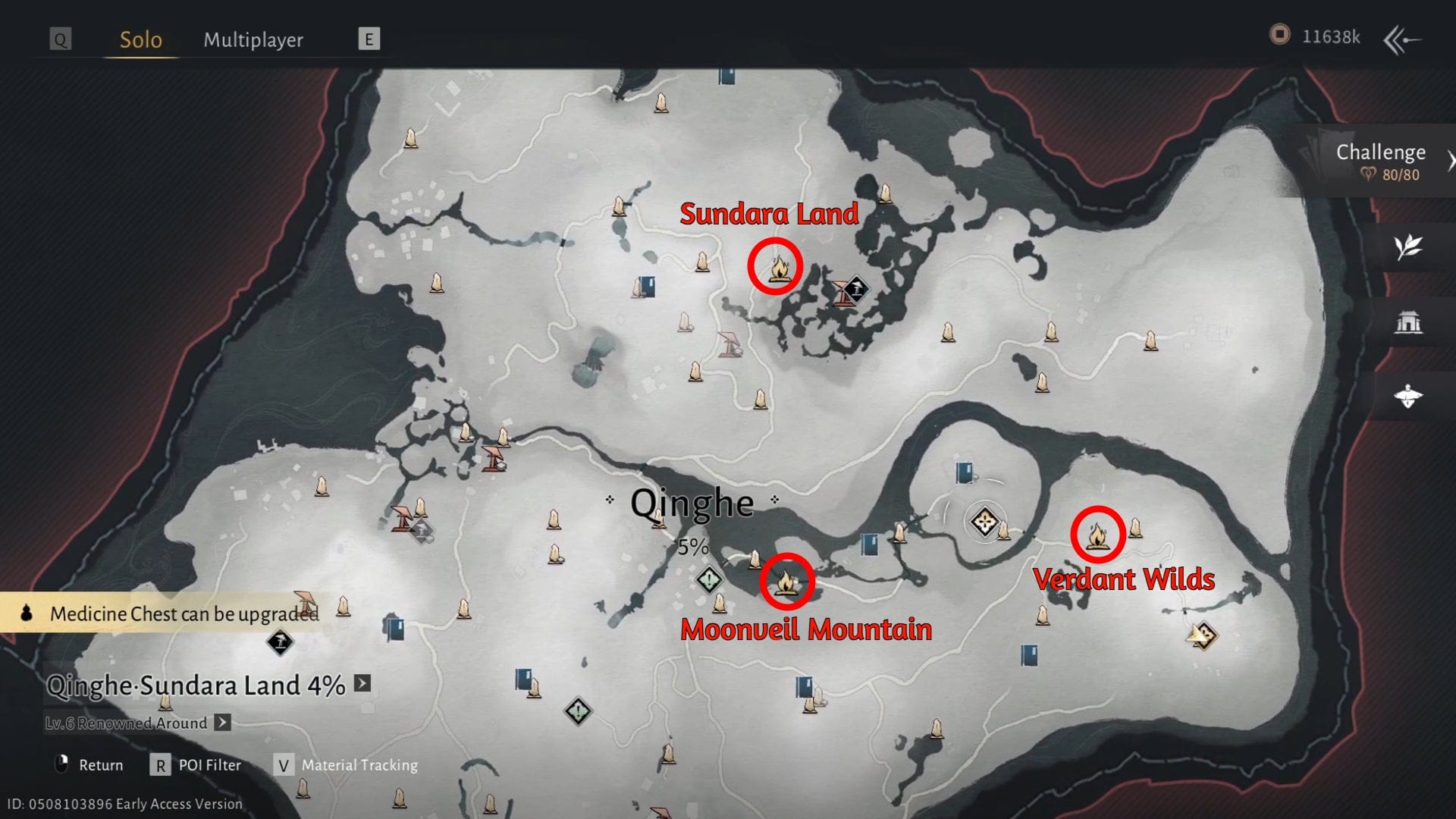Image resolution: width=1456 pixels, height=819 pixels.
Task: Expand the Qinghe·Sundara Land 4% details
Action: click(x=360, y=686)
